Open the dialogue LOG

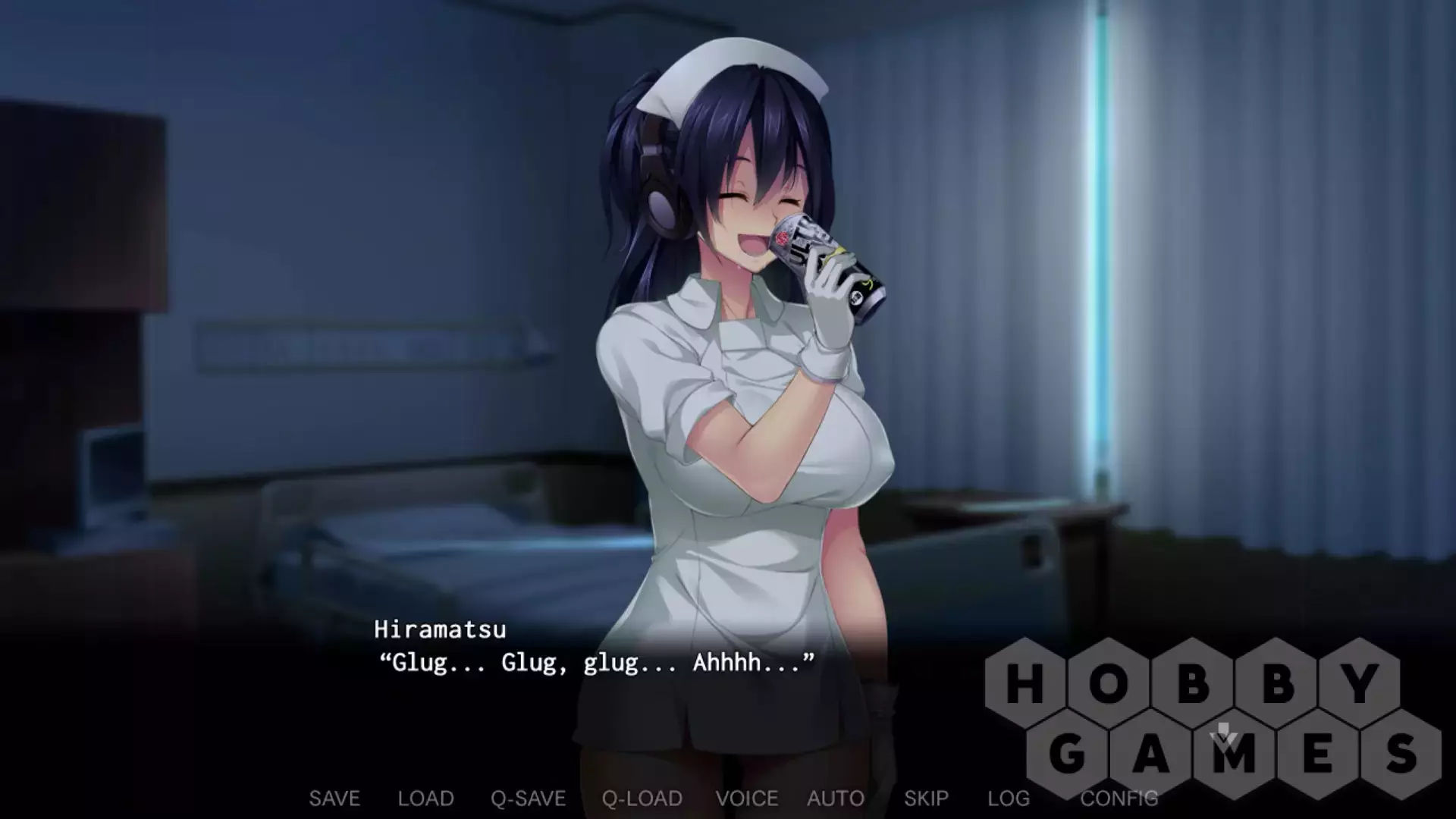tap(1008, 799)
